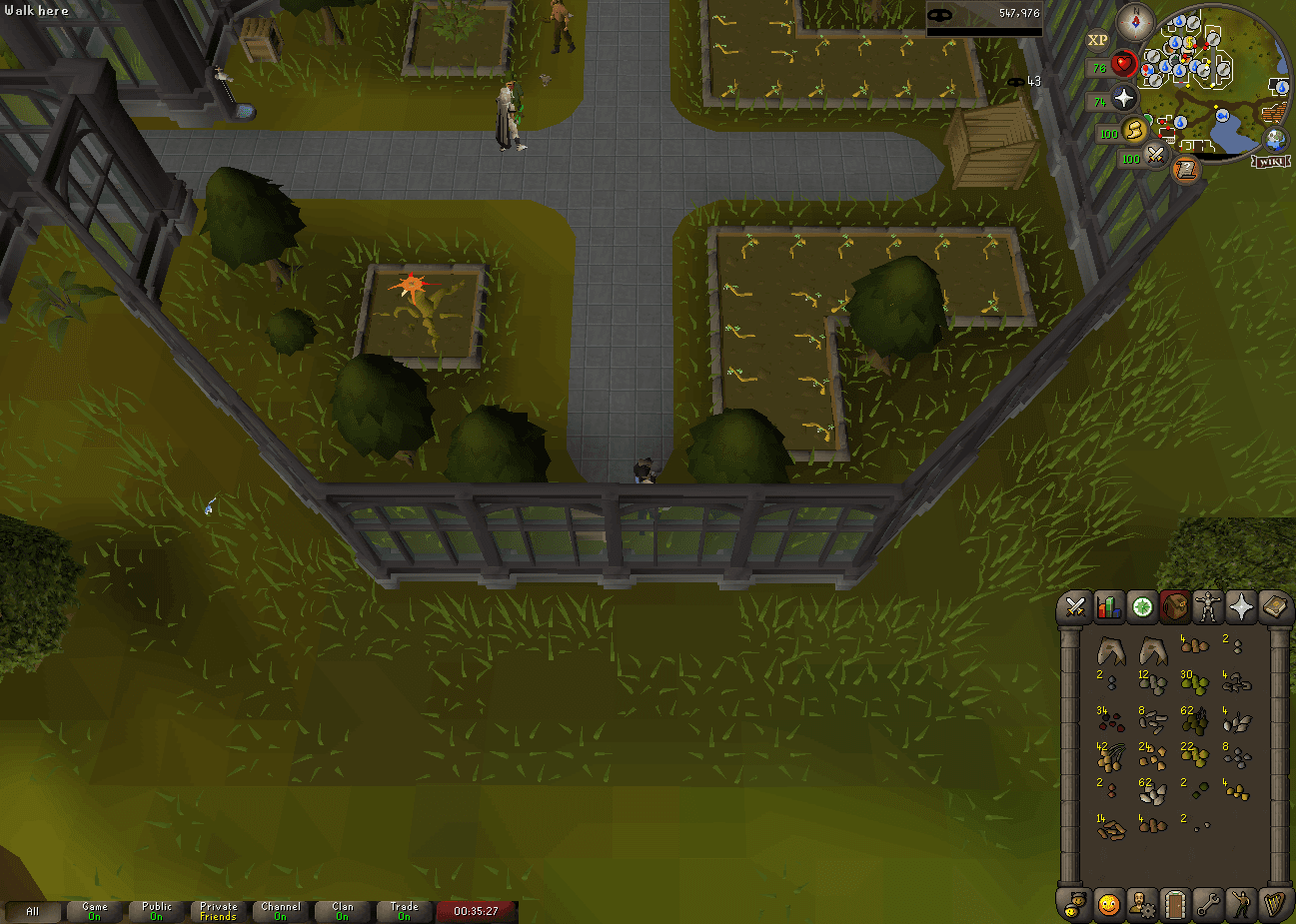
Task: Open the Prayer tab
Action: [x=1242, y=606]
